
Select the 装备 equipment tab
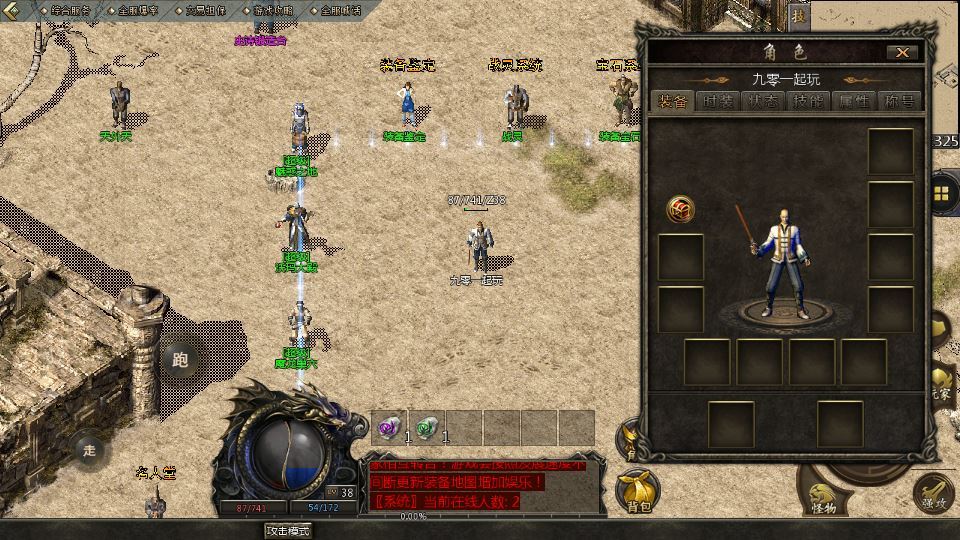pos(672,101)
